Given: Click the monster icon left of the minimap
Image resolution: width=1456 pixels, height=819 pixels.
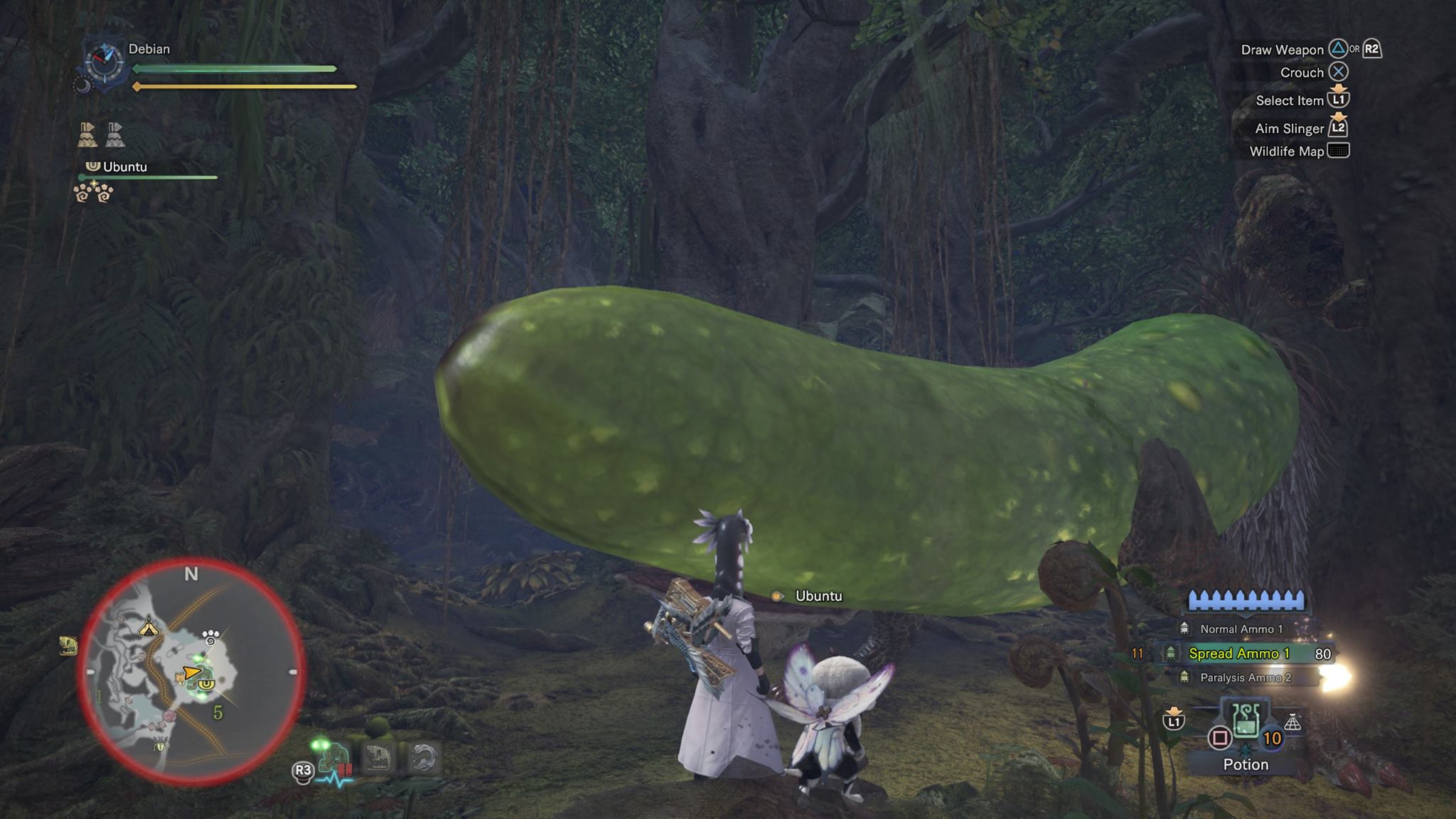Looking at the screenshot, I should tap(68, 646).
